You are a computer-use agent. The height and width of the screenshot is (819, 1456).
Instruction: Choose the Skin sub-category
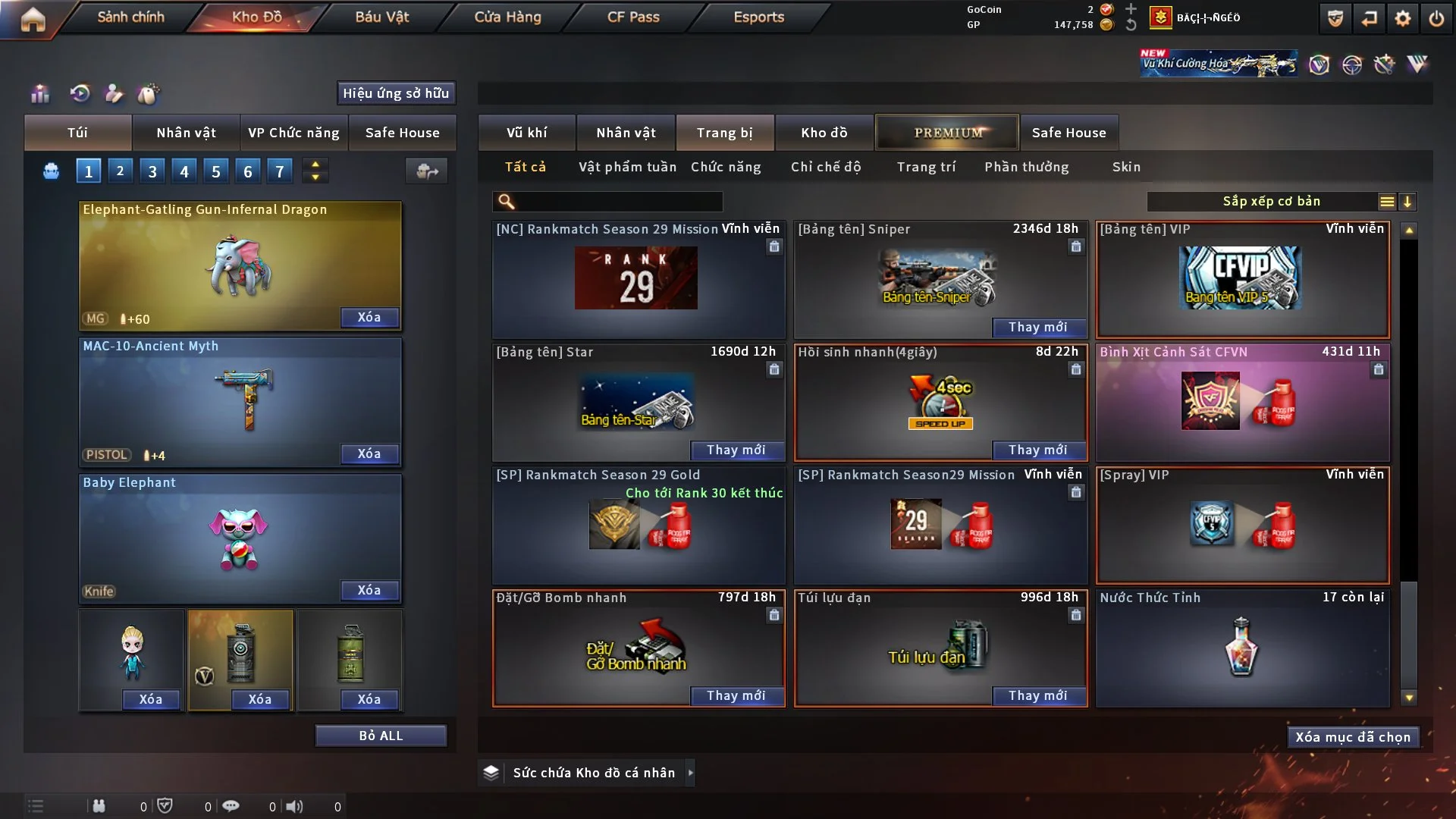click(x=1126, y=167)
